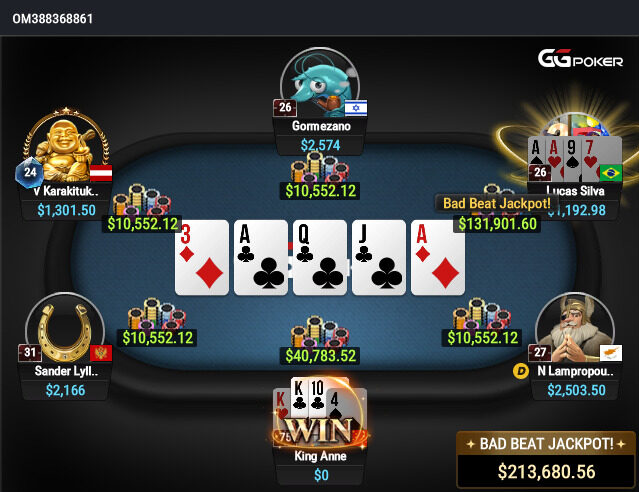Open Gormezano's player profile avatar

319,82
